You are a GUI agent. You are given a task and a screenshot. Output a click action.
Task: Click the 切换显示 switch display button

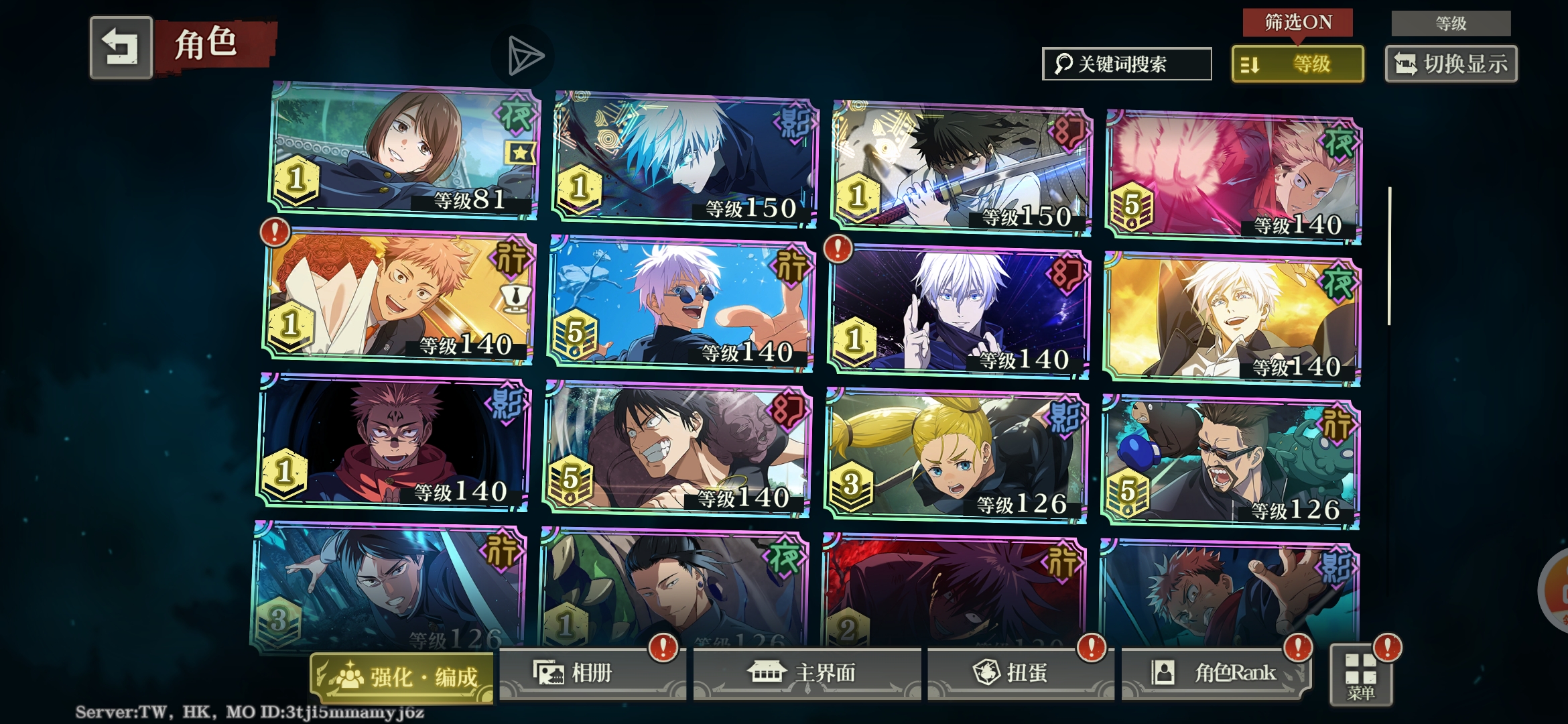(1451, 64)
